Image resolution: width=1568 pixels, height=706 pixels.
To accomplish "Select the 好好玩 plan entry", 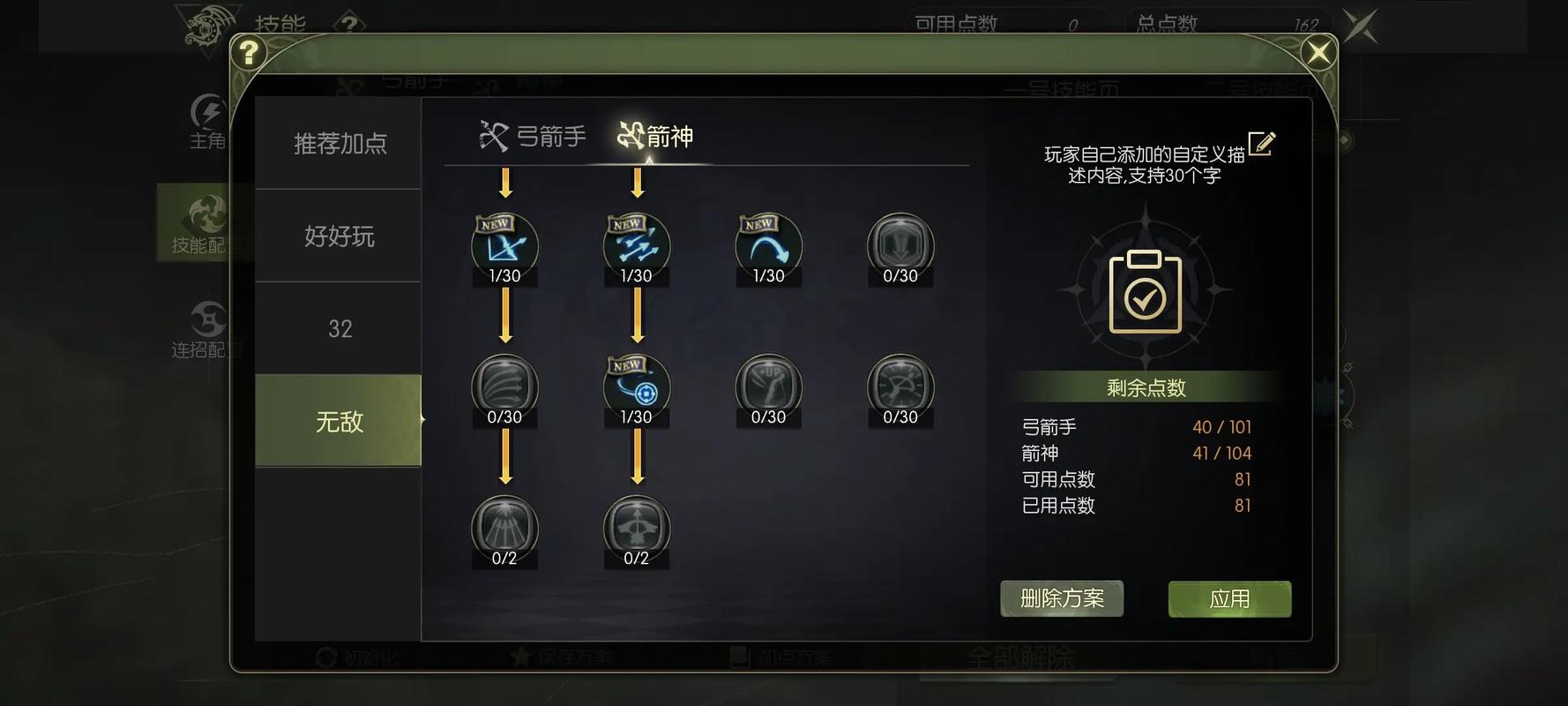I will coord(339,237).
